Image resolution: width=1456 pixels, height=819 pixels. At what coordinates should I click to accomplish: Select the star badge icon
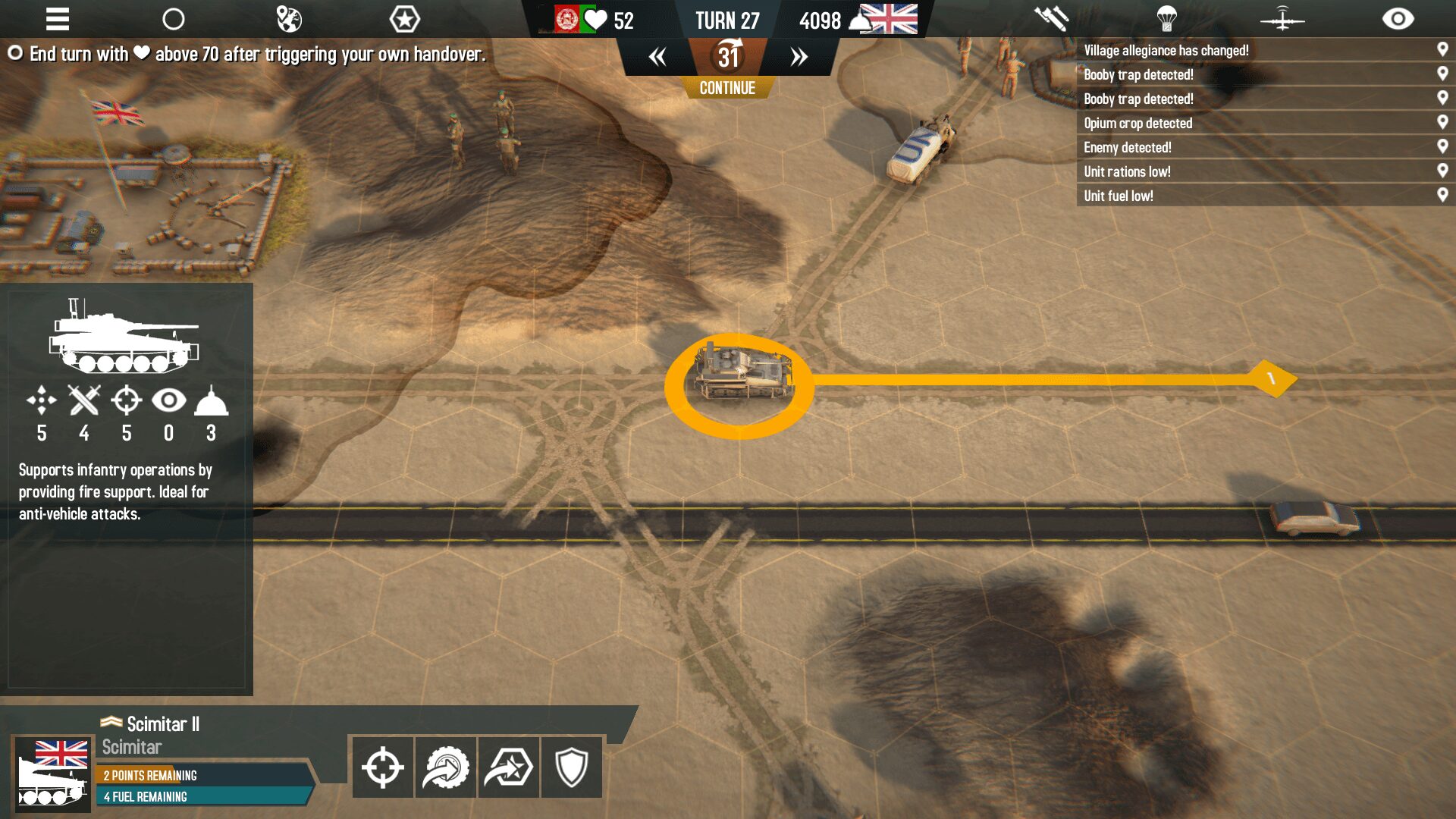(404, 19)
